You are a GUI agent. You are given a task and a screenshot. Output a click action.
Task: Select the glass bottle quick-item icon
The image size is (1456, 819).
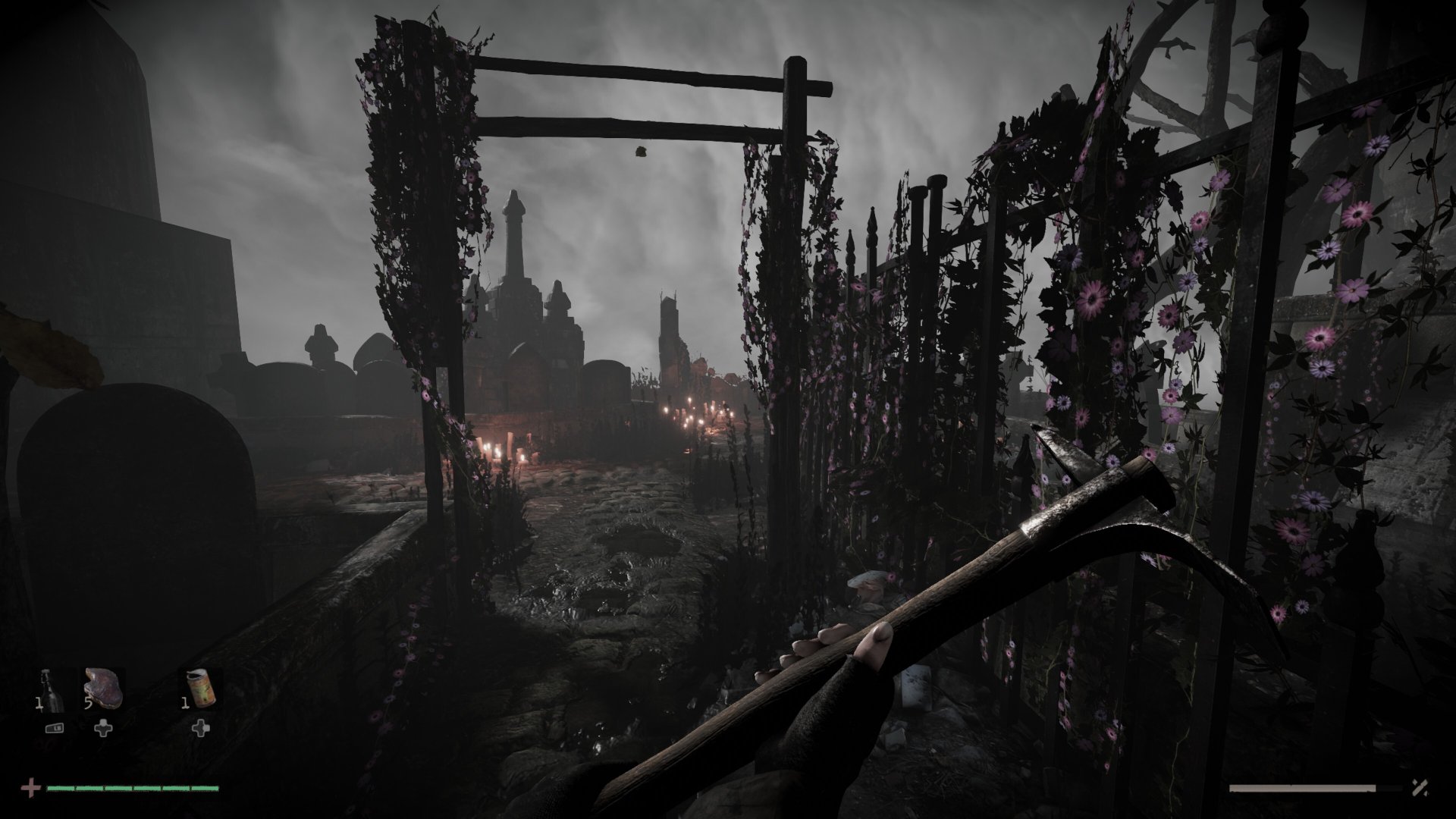click(x=49, y=689)
